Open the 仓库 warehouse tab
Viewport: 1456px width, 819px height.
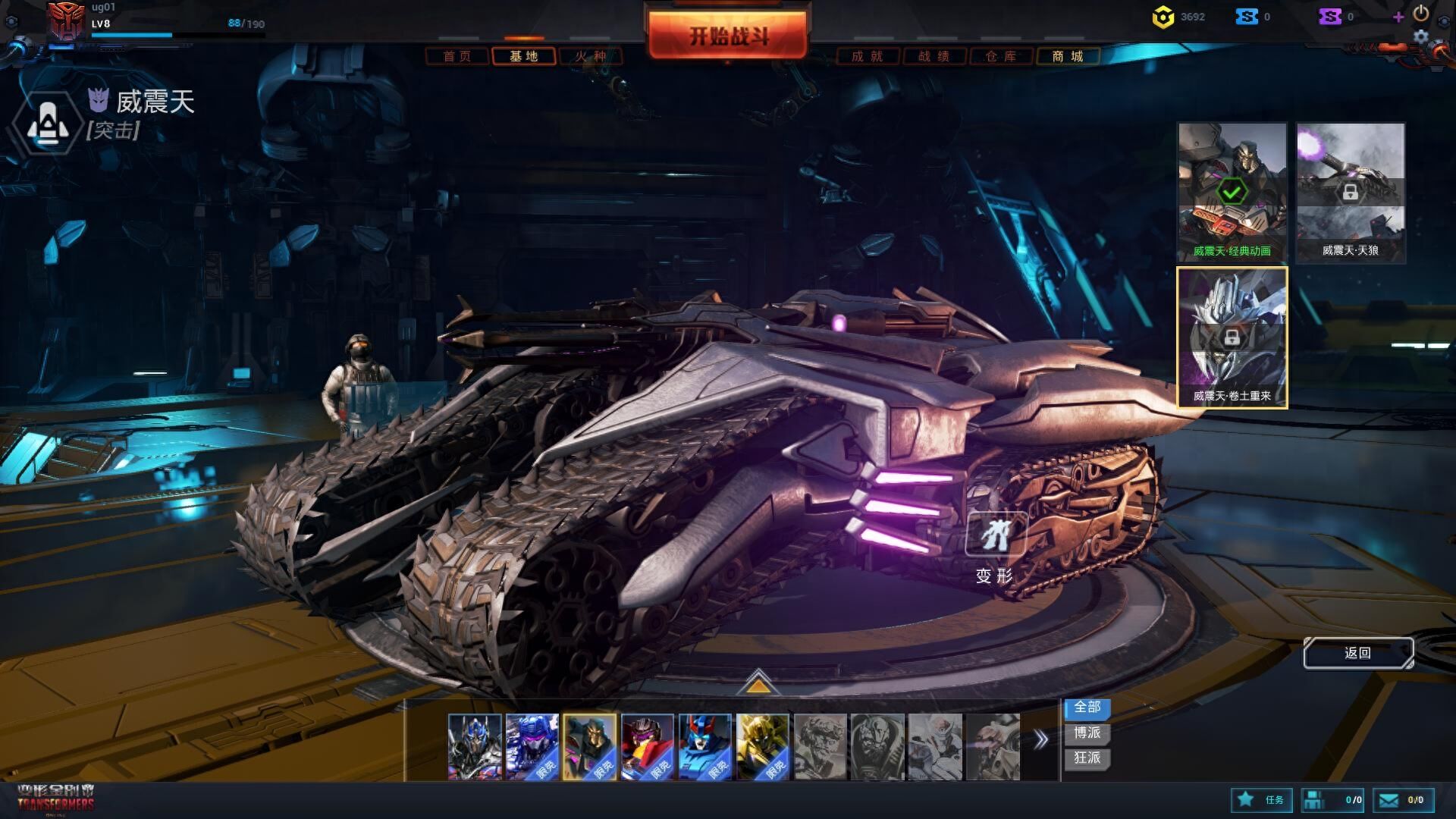(1001, 56)
